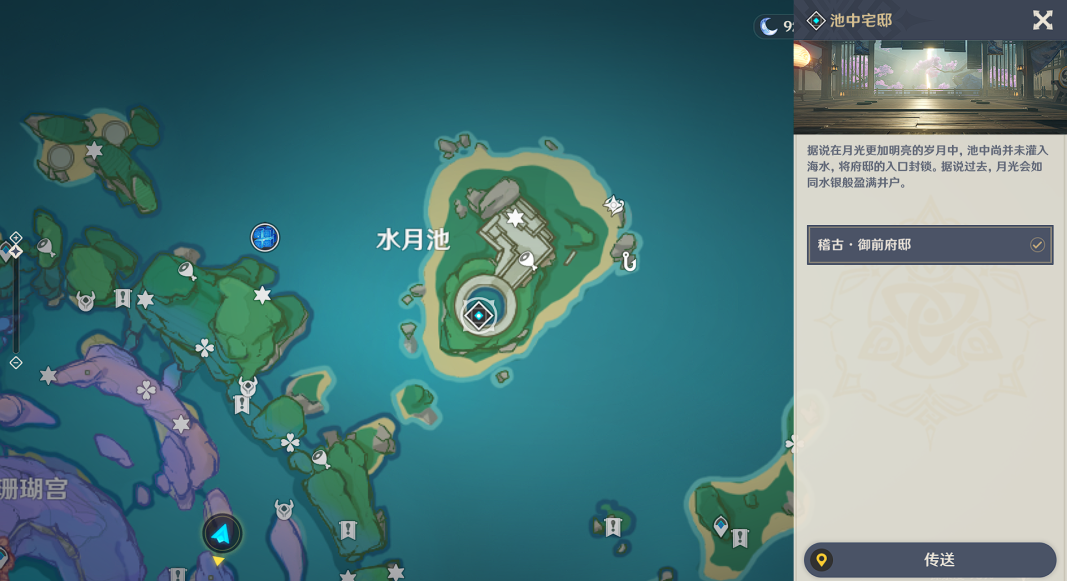Zoom in with the map's plus diamond
Image resolution: width=1067 pixels, height=581 pixels.
[x=16, y=238]
